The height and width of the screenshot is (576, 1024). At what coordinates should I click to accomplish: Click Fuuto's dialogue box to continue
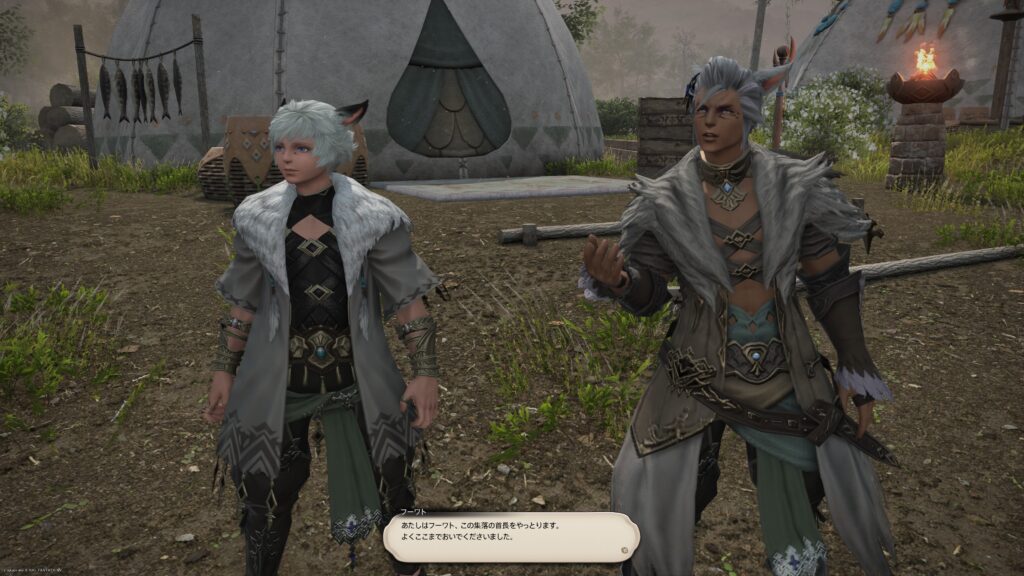(x=508, y=537)
